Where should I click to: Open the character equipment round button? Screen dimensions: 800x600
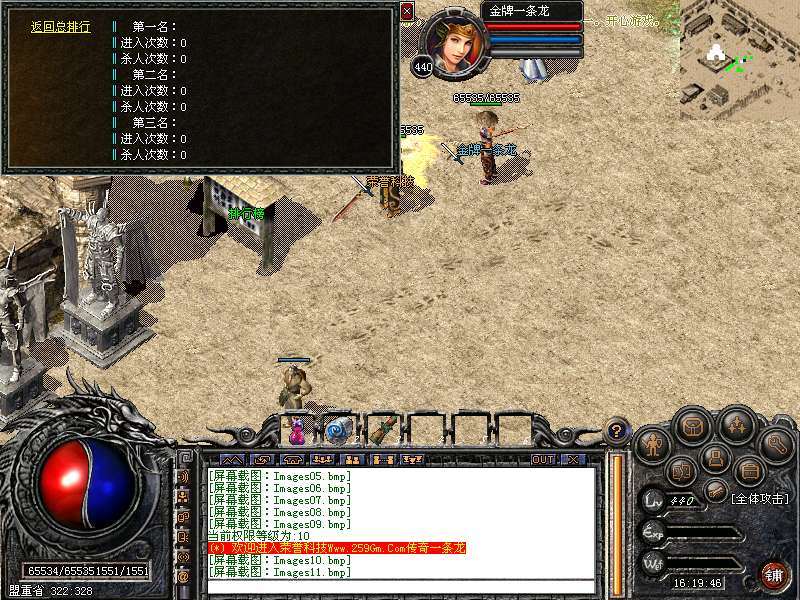pos(652,443)
